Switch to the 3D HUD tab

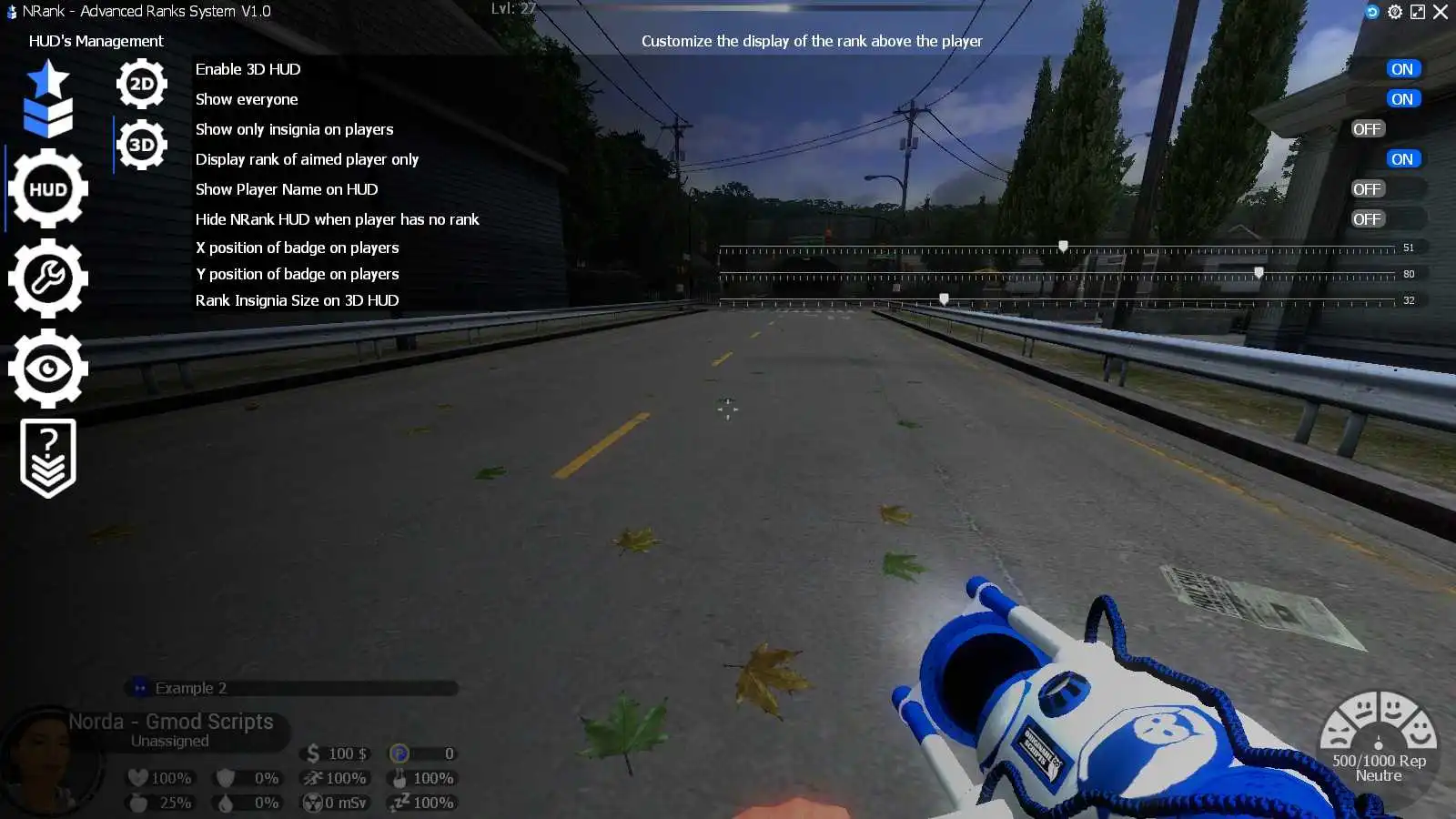tap(141, 143)
